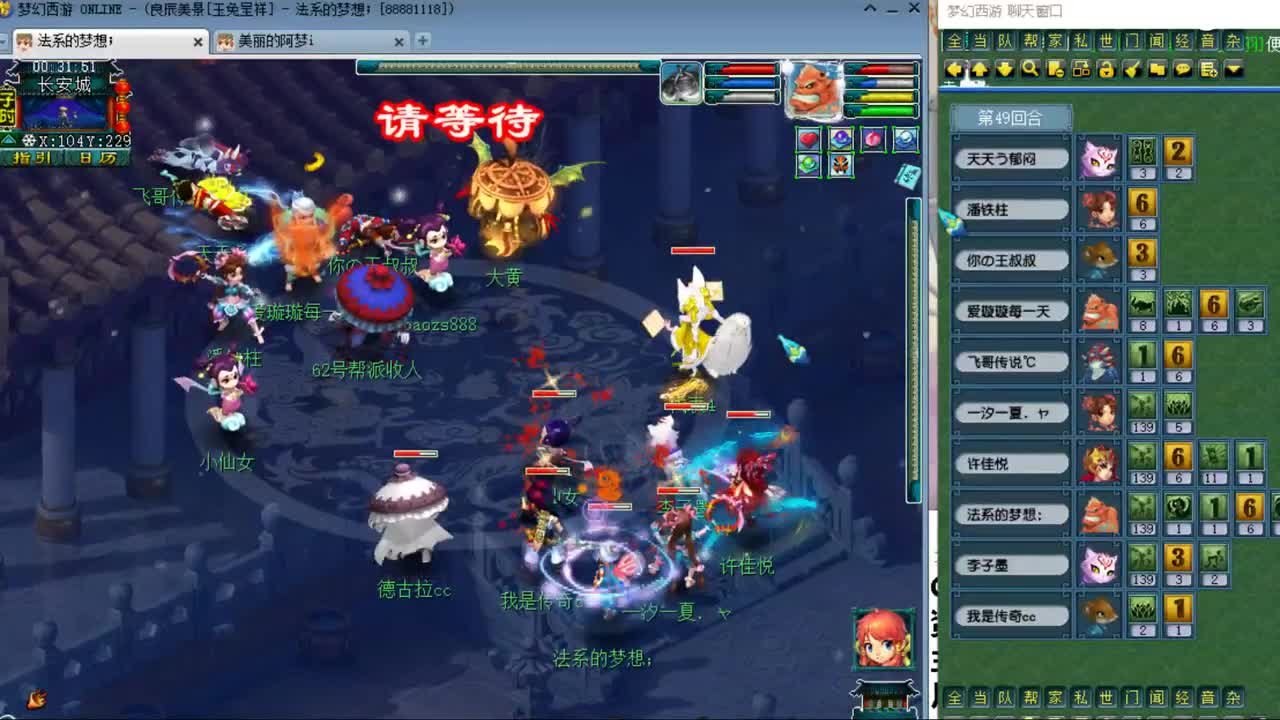Select the purple mana orb icon
Screen dimensions: 1280x720
coord(840,139)
